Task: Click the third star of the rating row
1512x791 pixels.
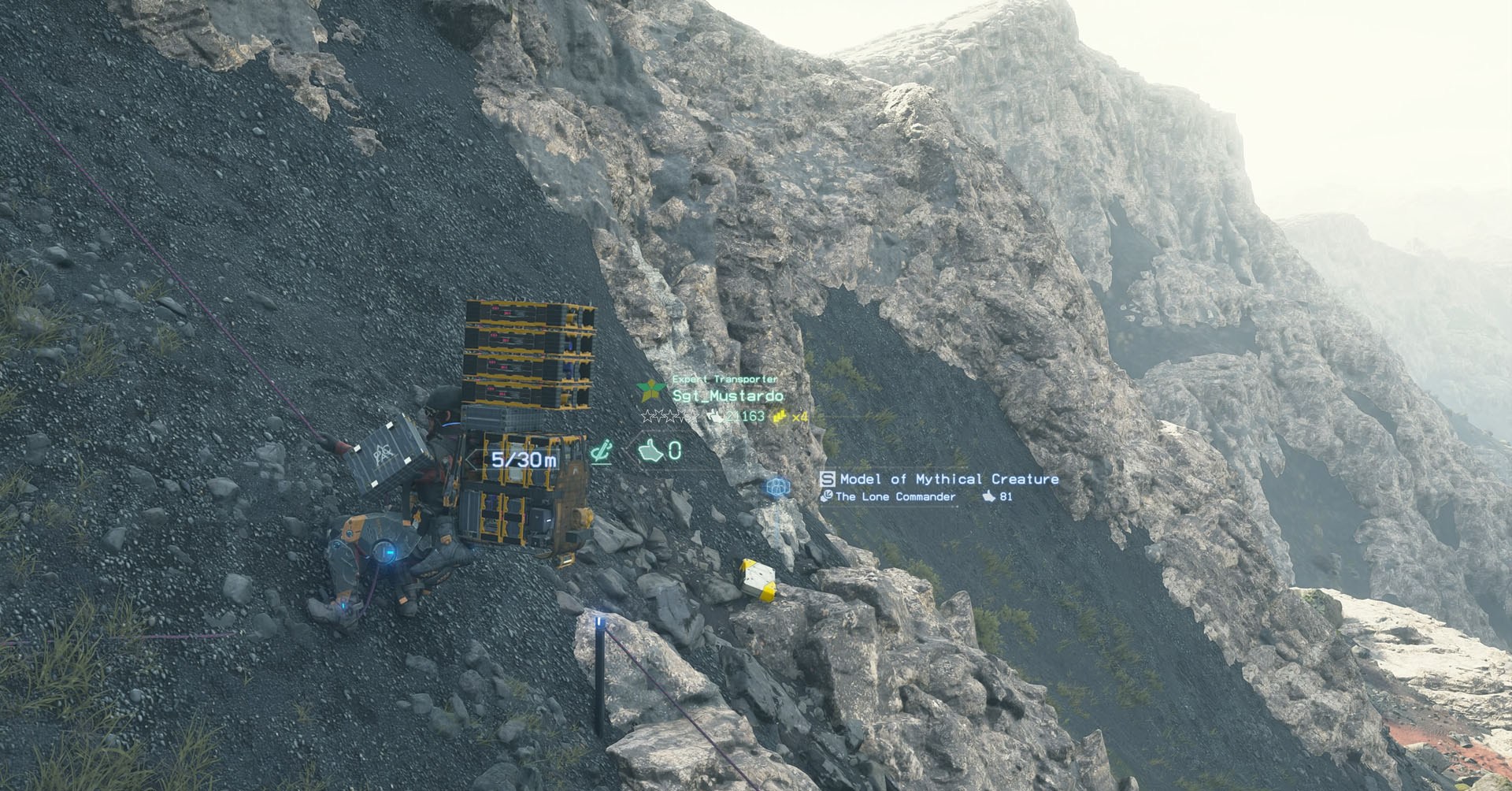Action: point(669,416)
